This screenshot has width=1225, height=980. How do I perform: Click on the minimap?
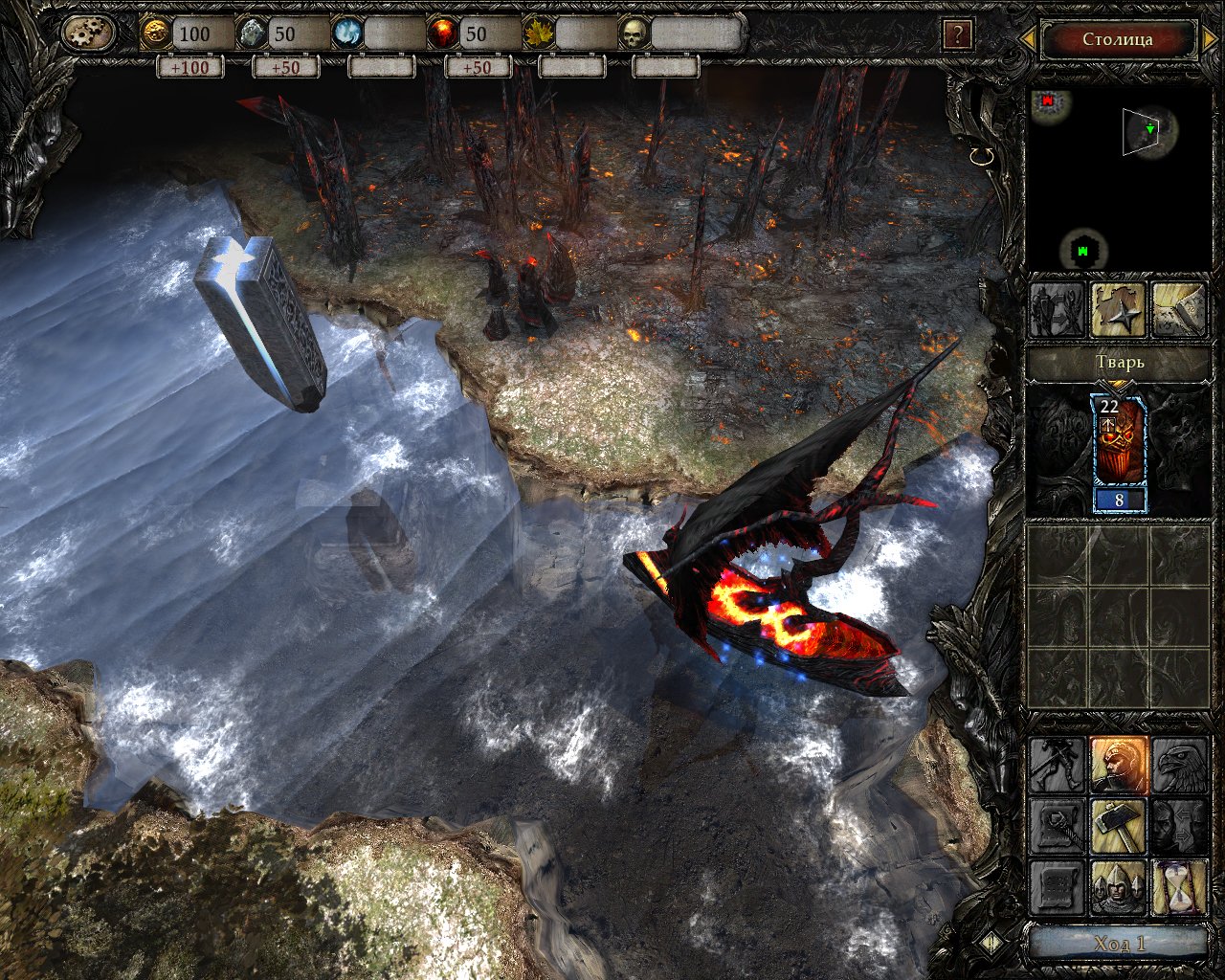point(1117,179)
